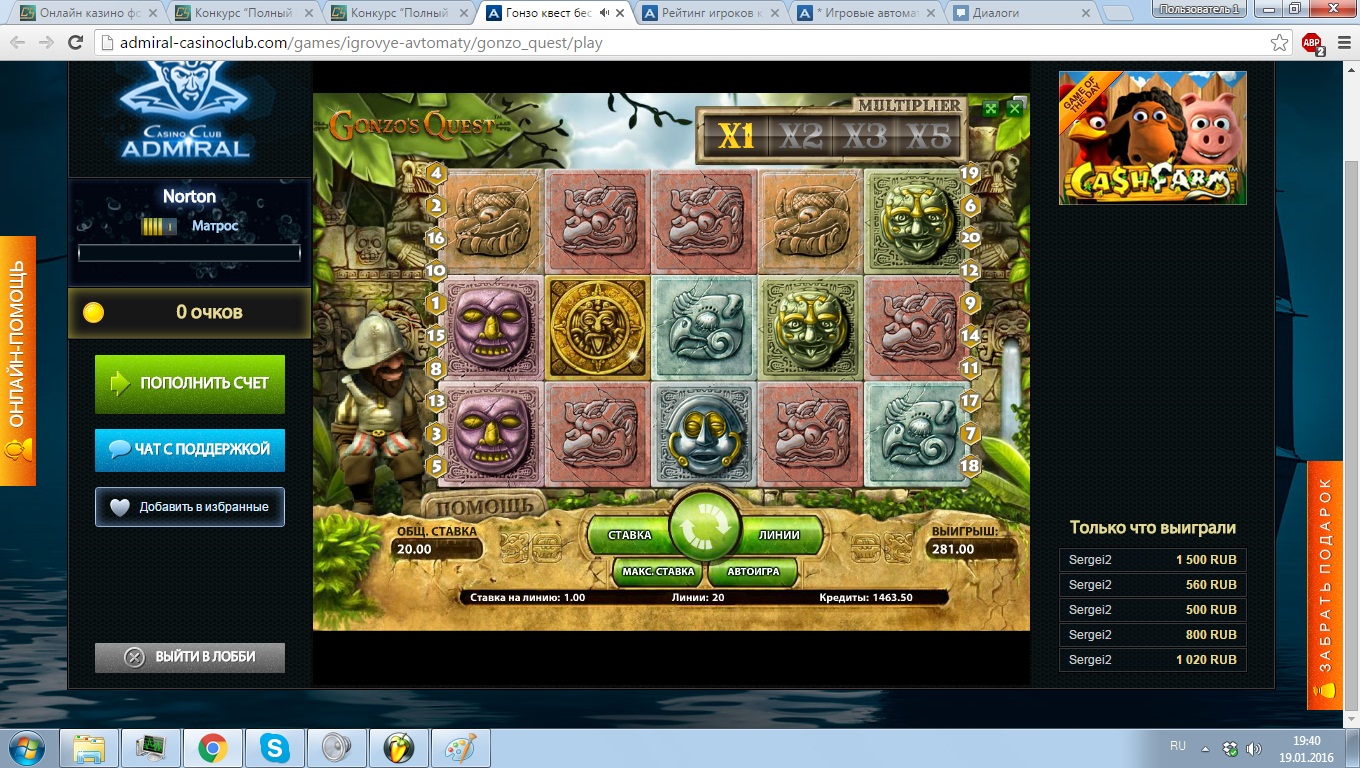Top up the account with ПОПОЛНИТЬ СЧЕТ
The height and width of the screenshot is (768, 1360).
tap(190, 383)
